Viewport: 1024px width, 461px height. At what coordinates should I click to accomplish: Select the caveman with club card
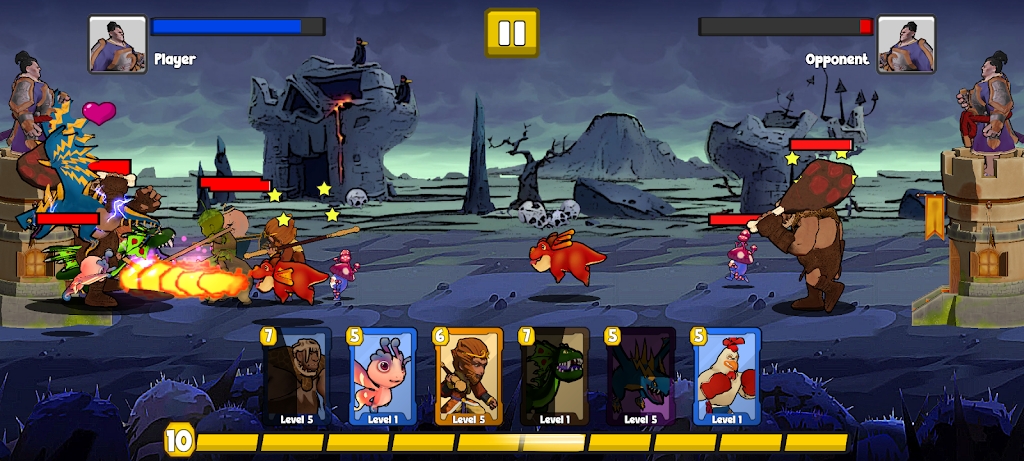tap(296, 378)
